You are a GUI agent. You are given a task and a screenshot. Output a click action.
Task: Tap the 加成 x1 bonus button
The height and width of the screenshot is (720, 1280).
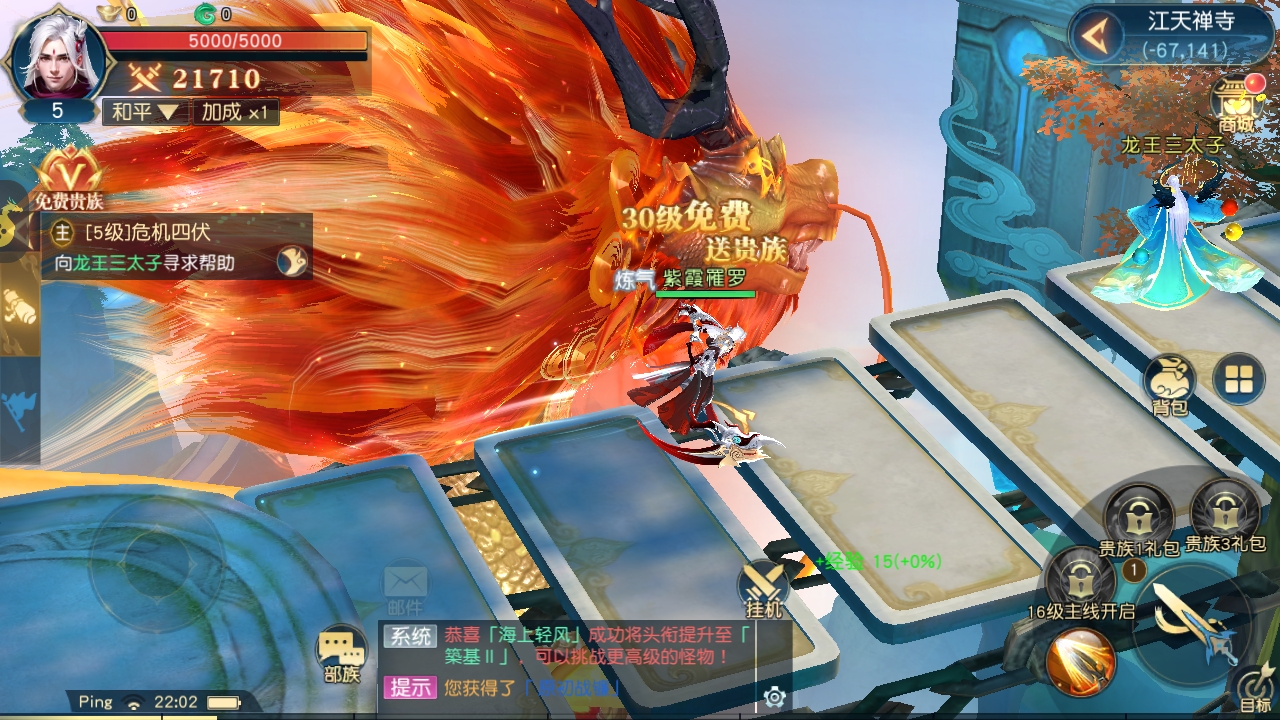tap(234, 111)
